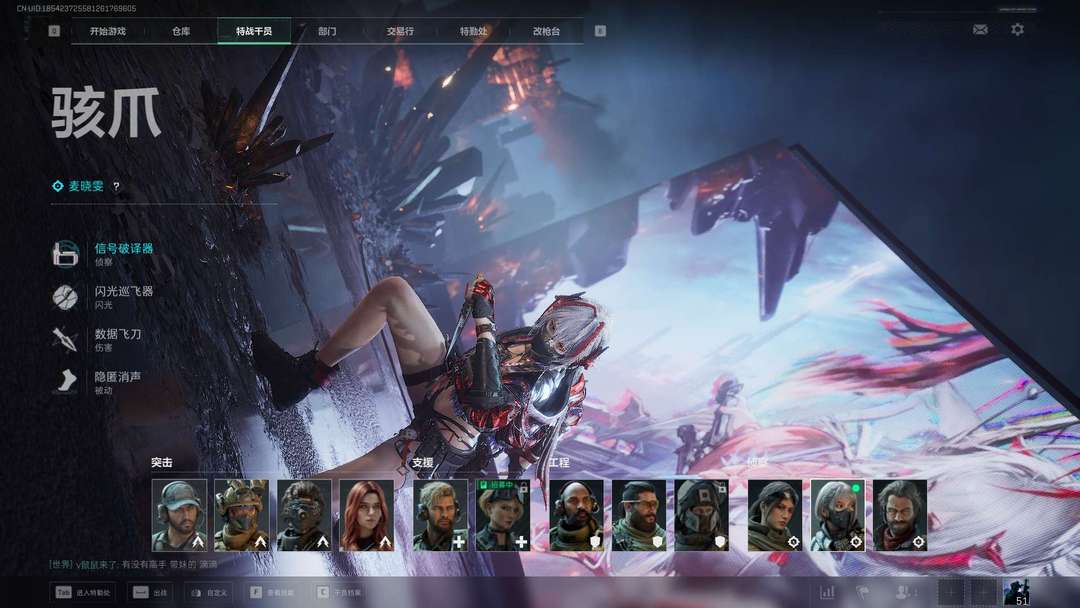Pick the bald bearded engineer operator portrait
This screenshot has height=608, width=1080.
tap(576, 515)
